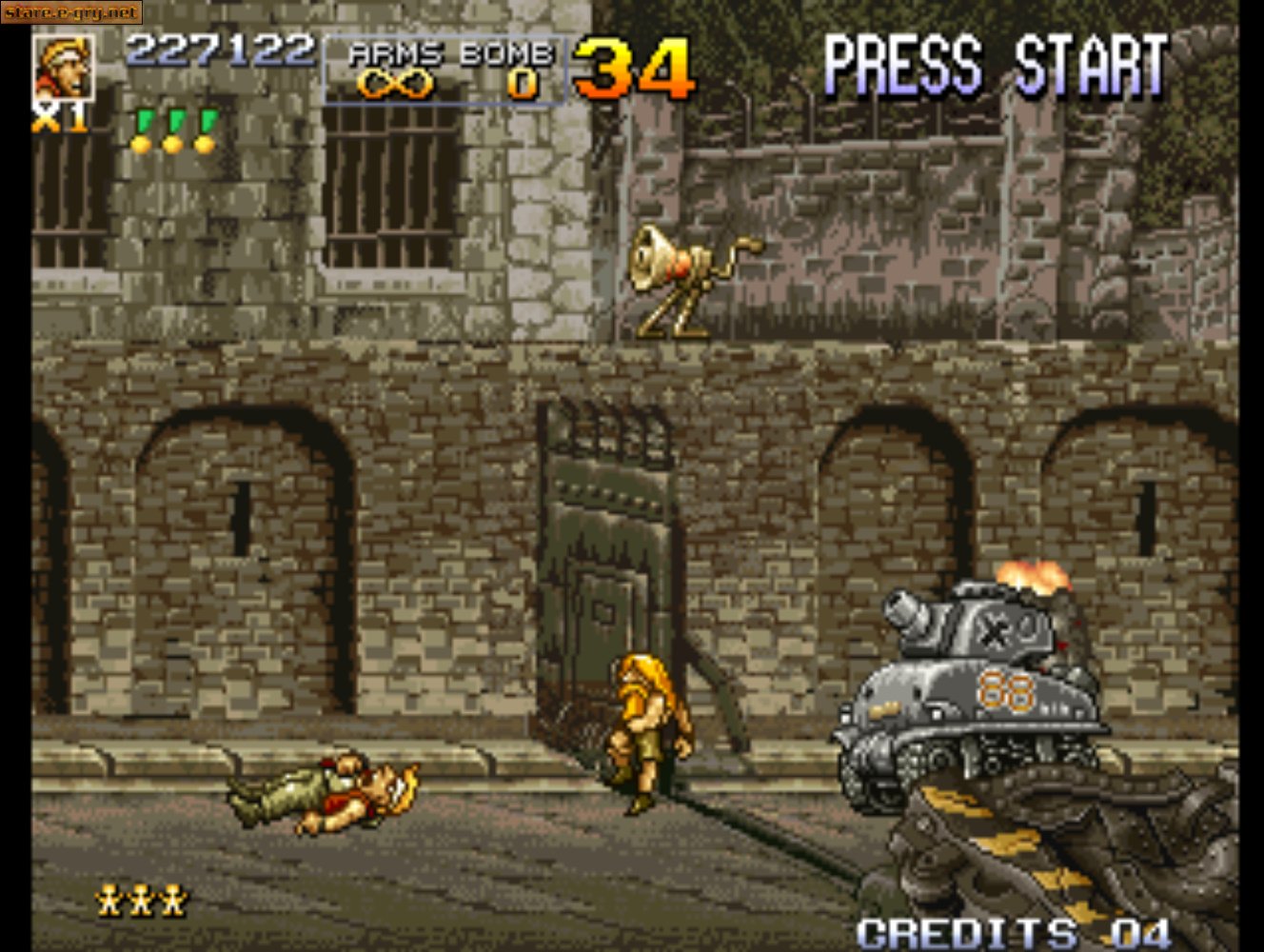This screenshot has height=952, width=1264.
Task: Click the score display 227122
Action: pyautogui.click(x=222, y=50)
